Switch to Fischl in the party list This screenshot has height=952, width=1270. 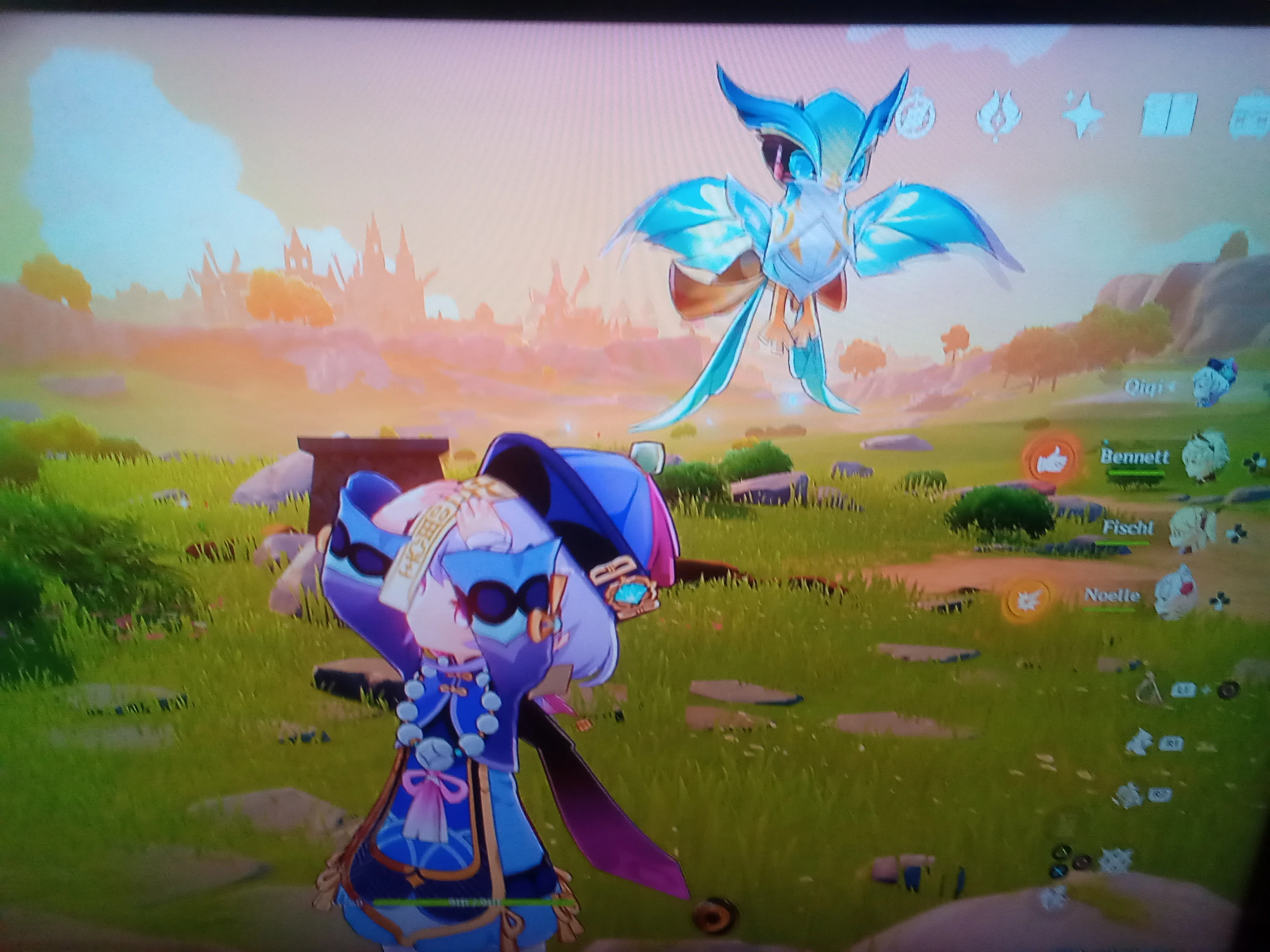1128,527
